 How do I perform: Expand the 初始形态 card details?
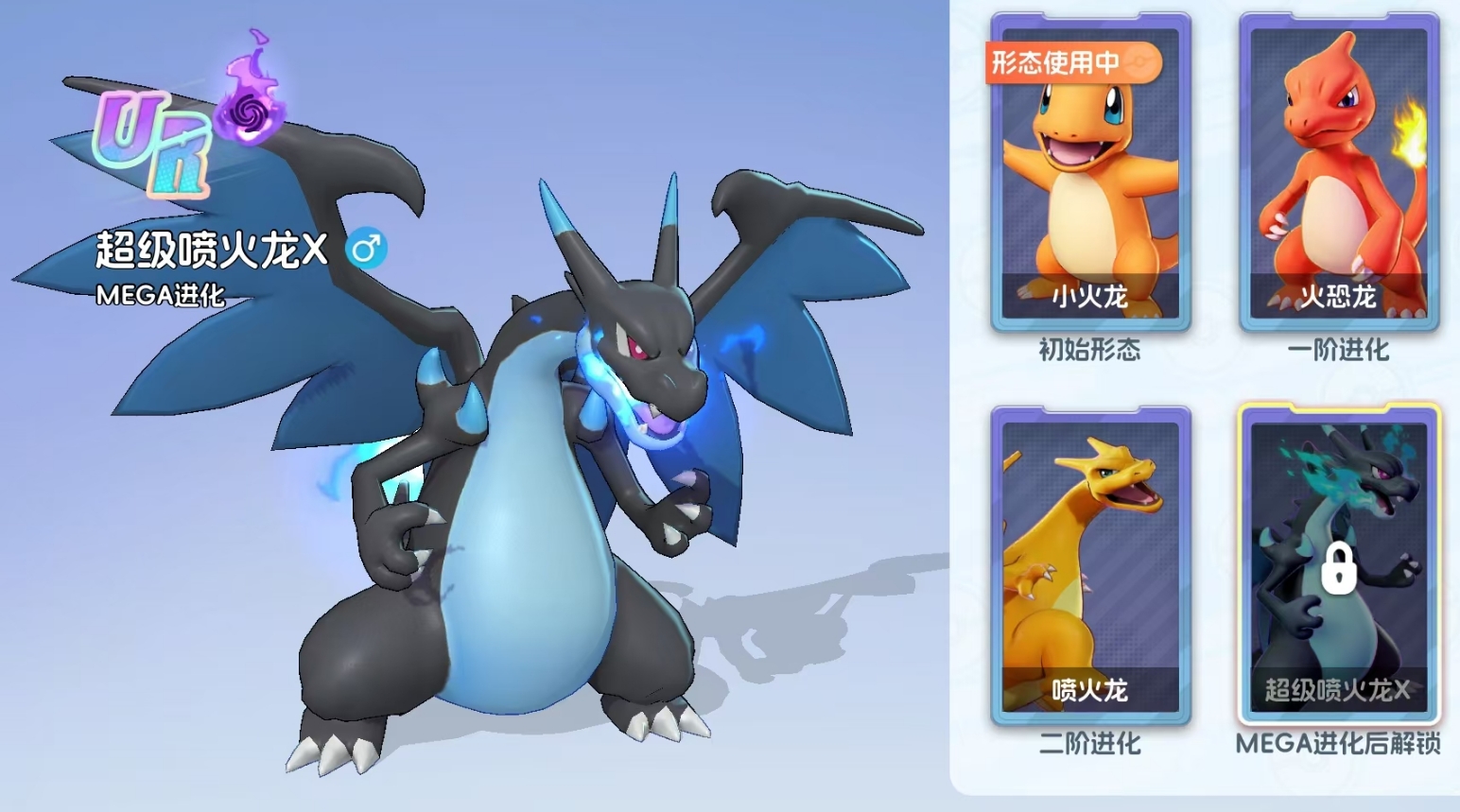pos(1088,351)
